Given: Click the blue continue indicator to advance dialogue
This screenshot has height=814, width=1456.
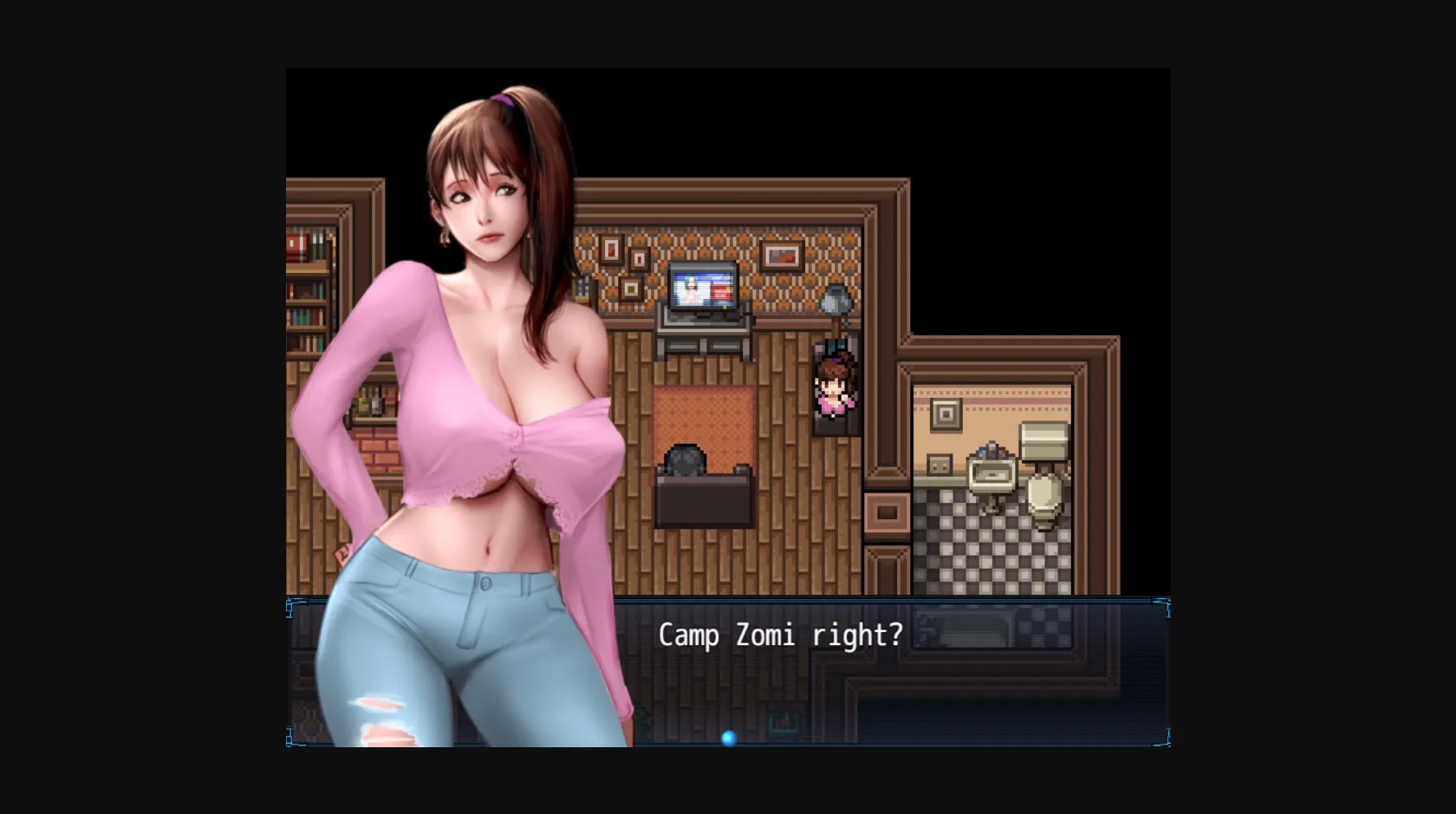Looking at the screenshot, I should click(728, 738).
